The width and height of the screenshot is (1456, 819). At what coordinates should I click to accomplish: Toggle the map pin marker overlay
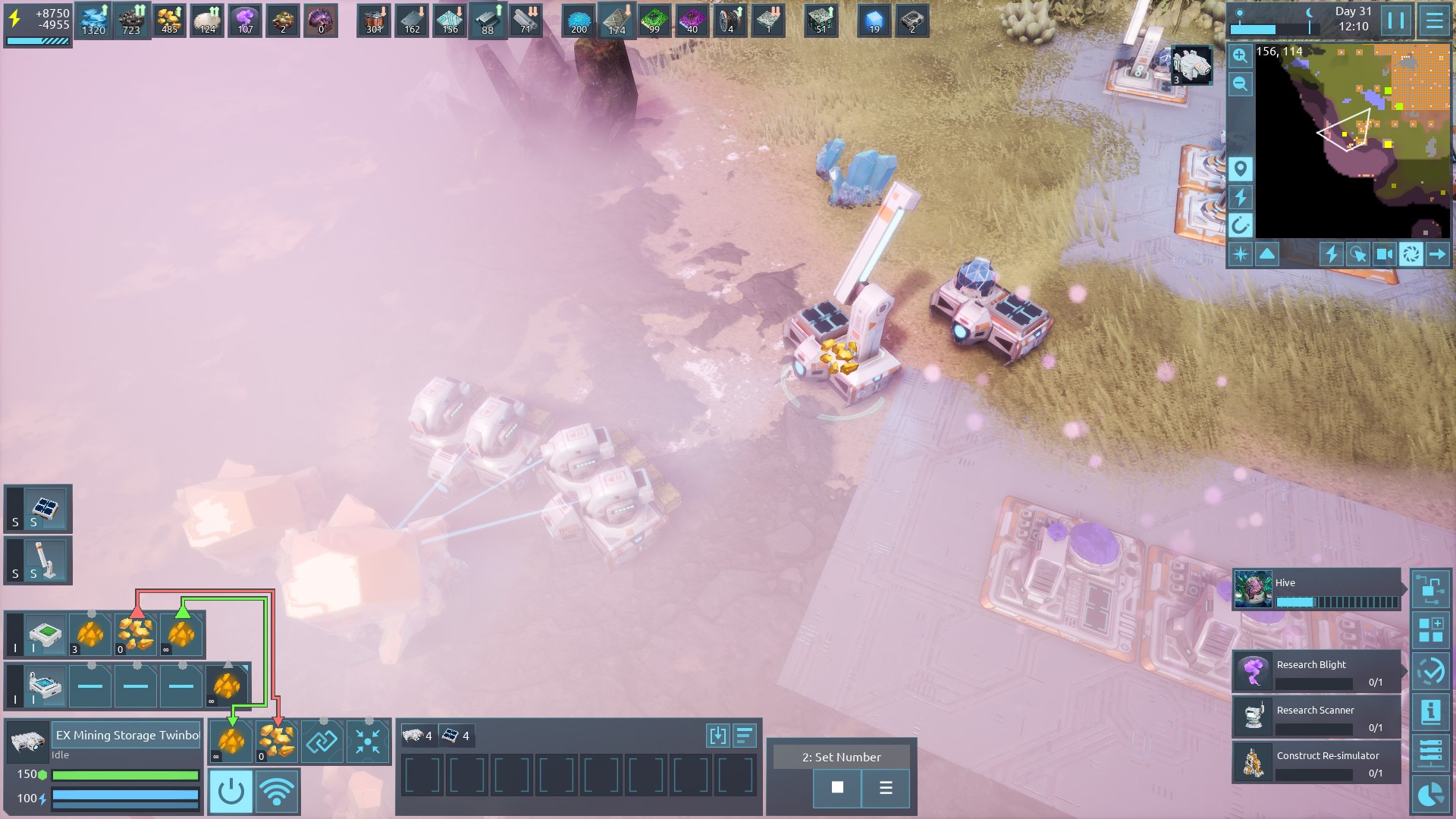pos(1241,168)
